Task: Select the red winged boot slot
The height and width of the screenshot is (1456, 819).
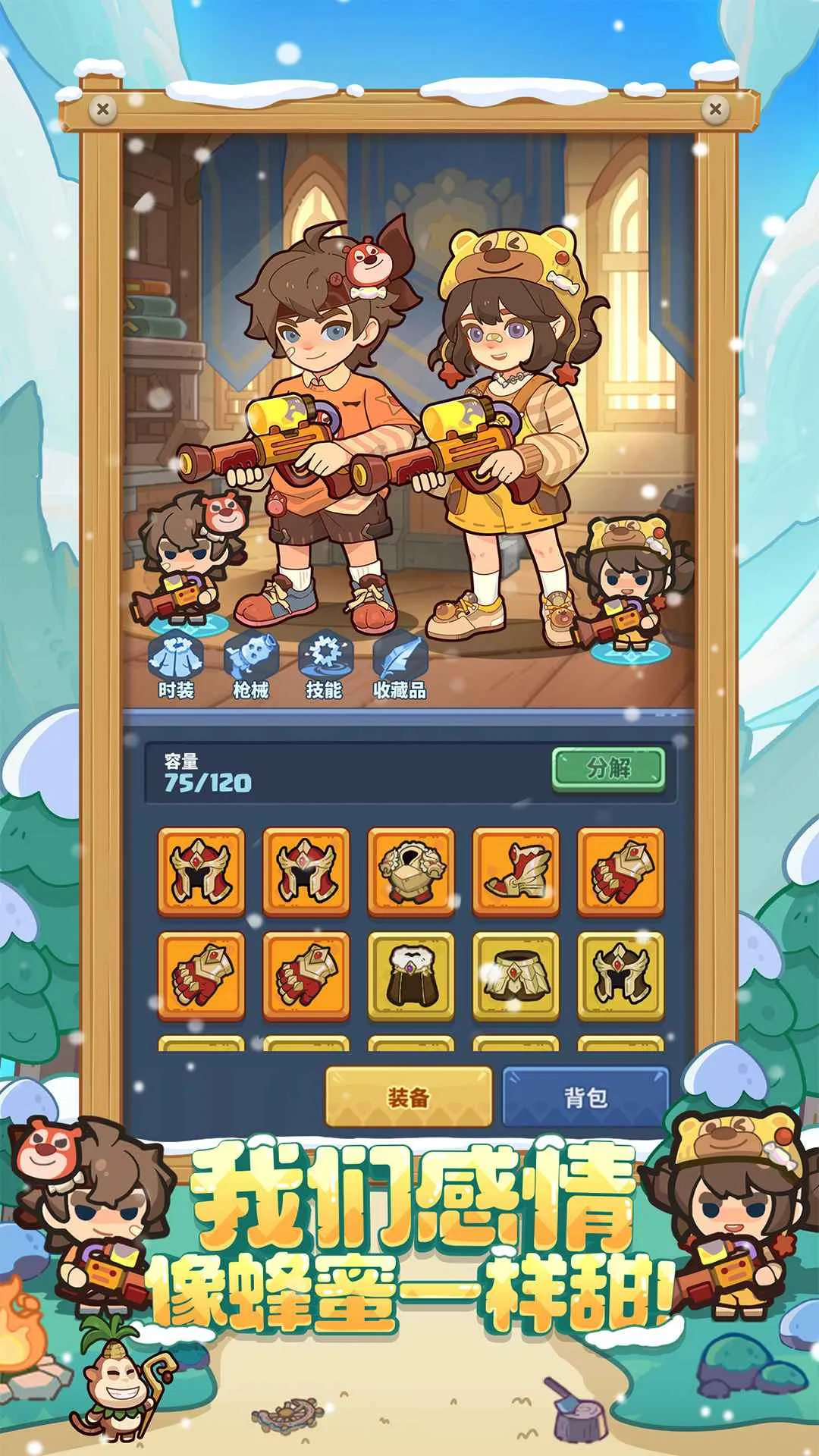Action: pyautogui.click(x=516, y=872)
